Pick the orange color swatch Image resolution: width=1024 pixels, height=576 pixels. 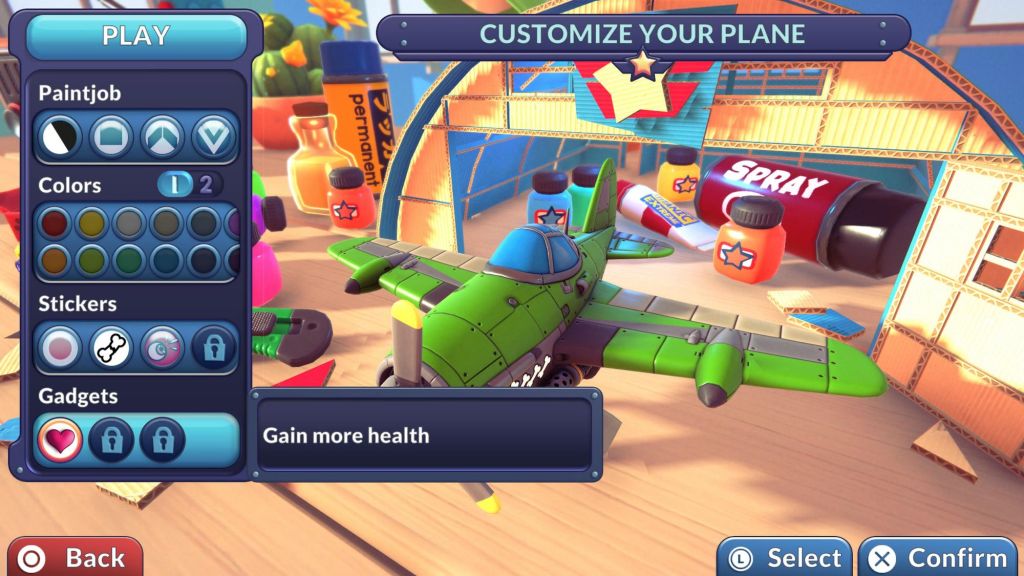pos(55,261)
